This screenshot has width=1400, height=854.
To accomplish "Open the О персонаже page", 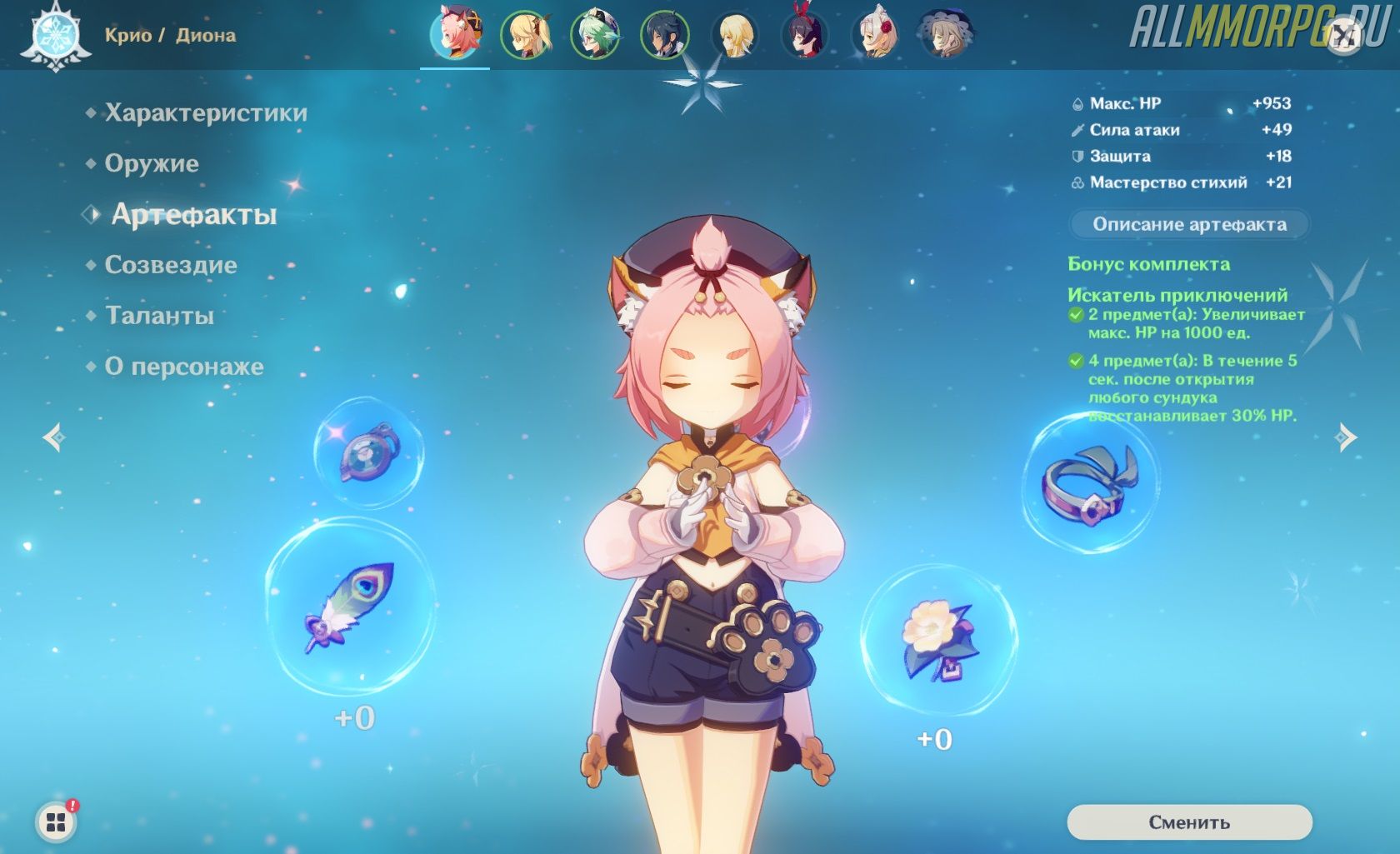I will pos(183,367).
